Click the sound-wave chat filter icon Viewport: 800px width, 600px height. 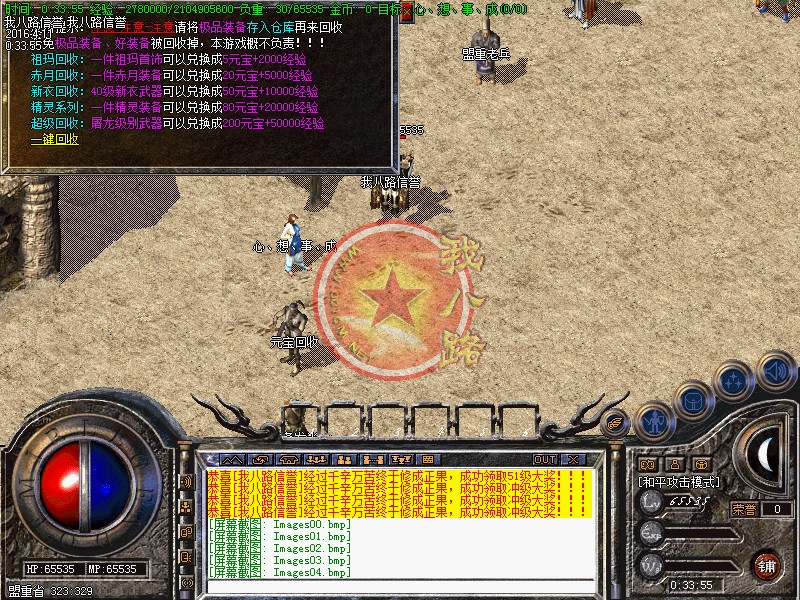coord(186,481)
